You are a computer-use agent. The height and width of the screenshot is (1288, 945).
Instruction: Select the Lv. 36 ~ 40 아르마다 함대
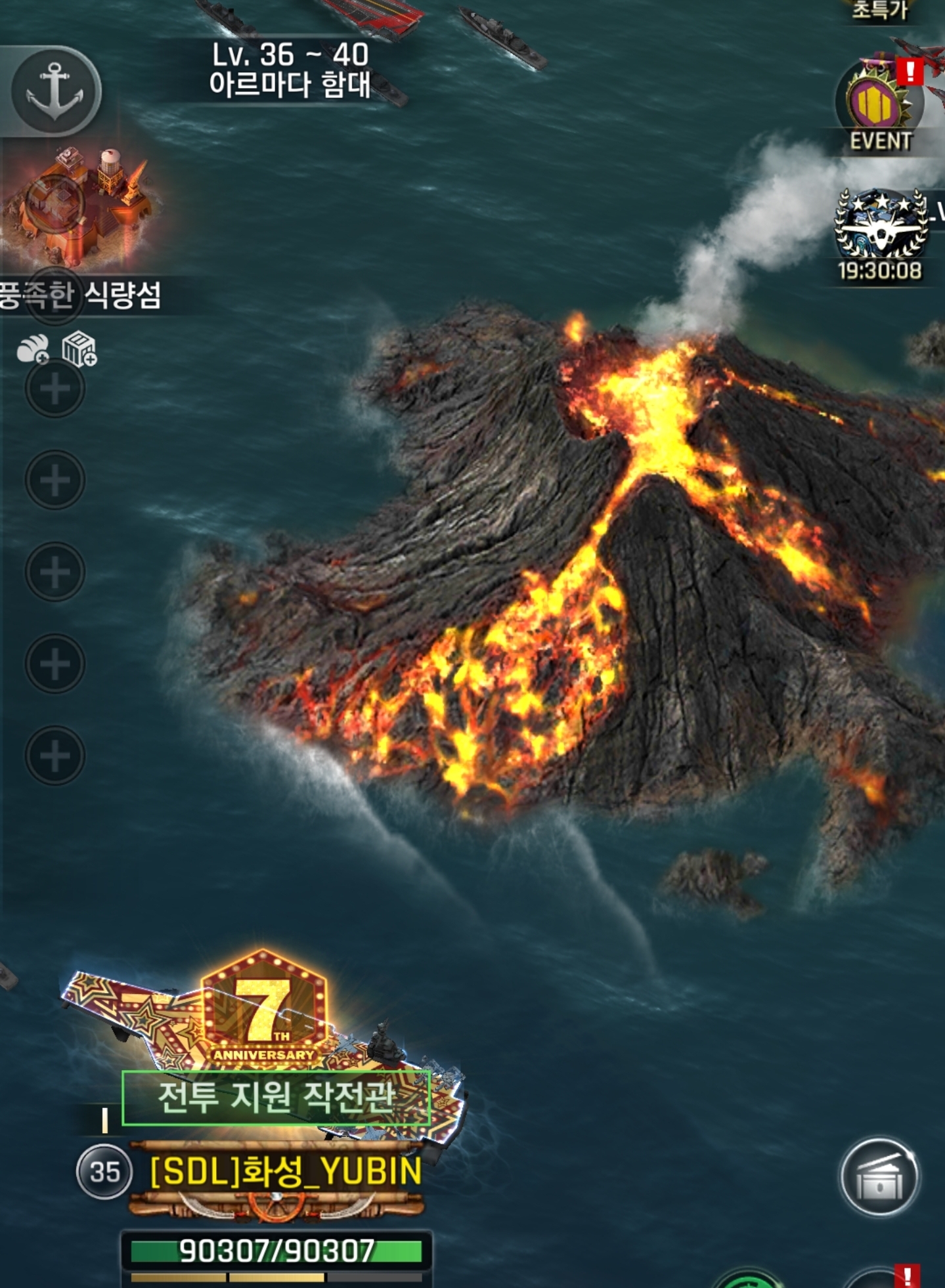(290, 70)
